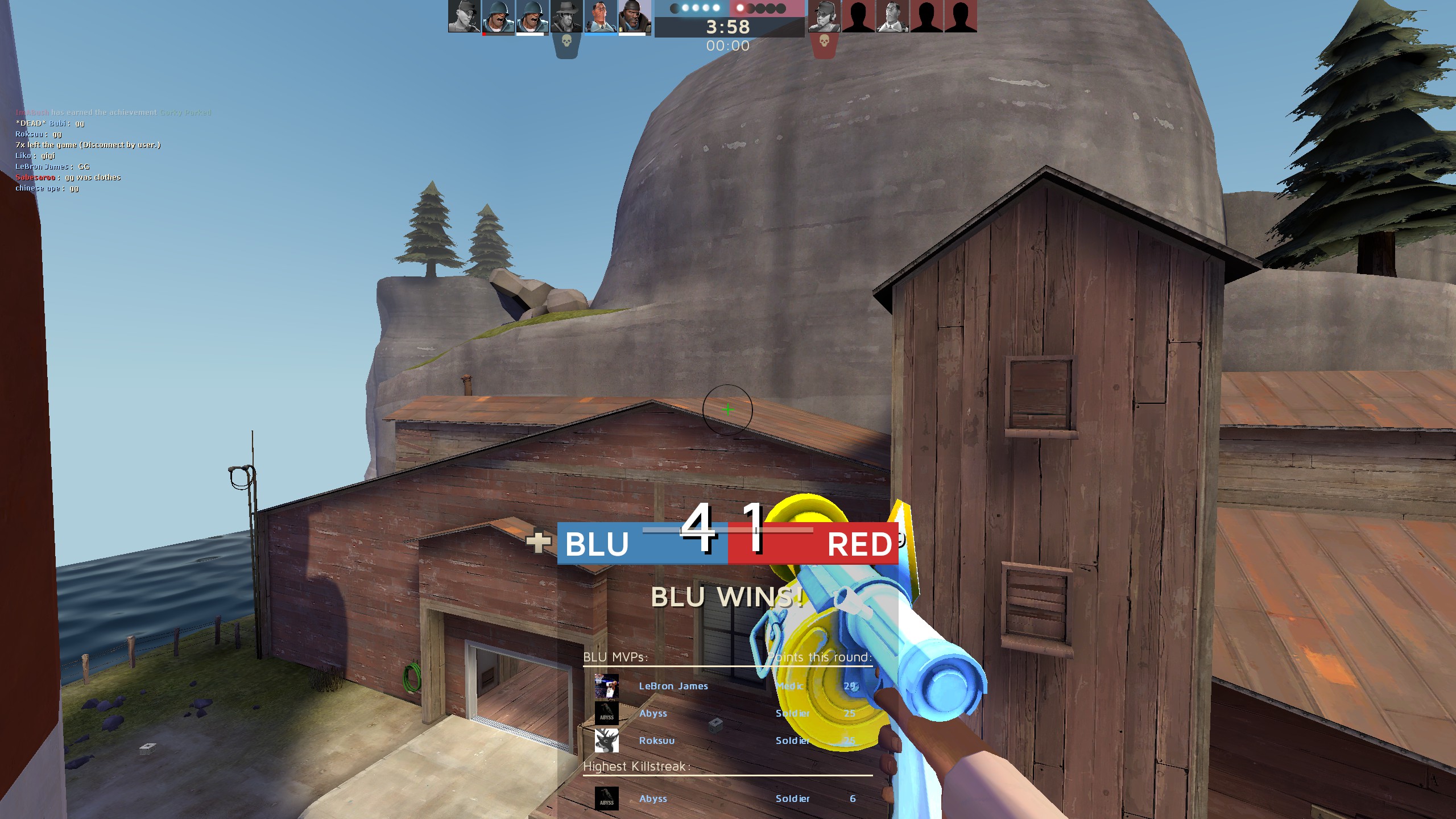Screen dimensions: 1456x819
Task: Open LeBron James's basketball avatar thumbnail
Action: (x=606, y=686)
